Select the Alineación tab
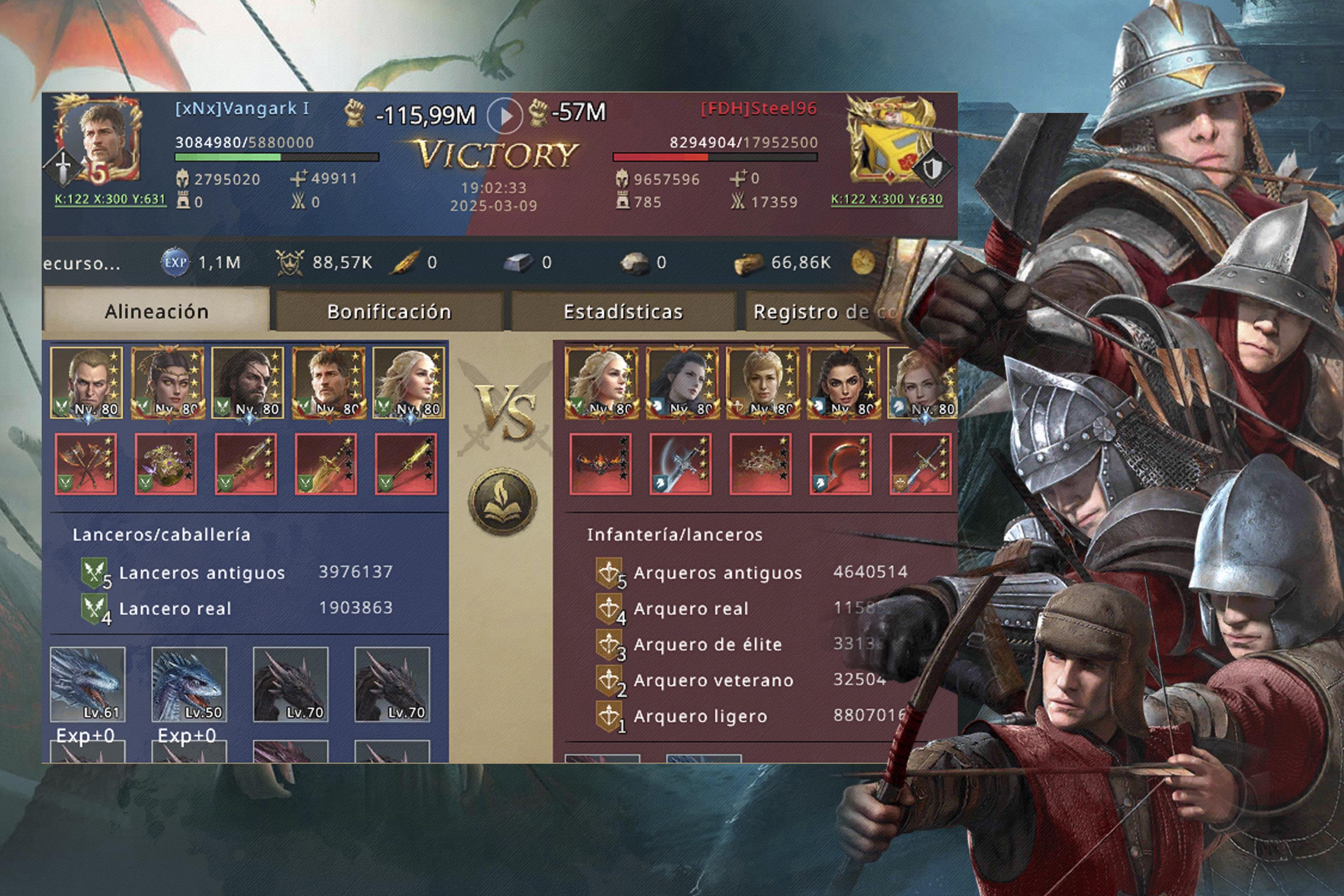1344x896 pixels. [x=156, y=311]
